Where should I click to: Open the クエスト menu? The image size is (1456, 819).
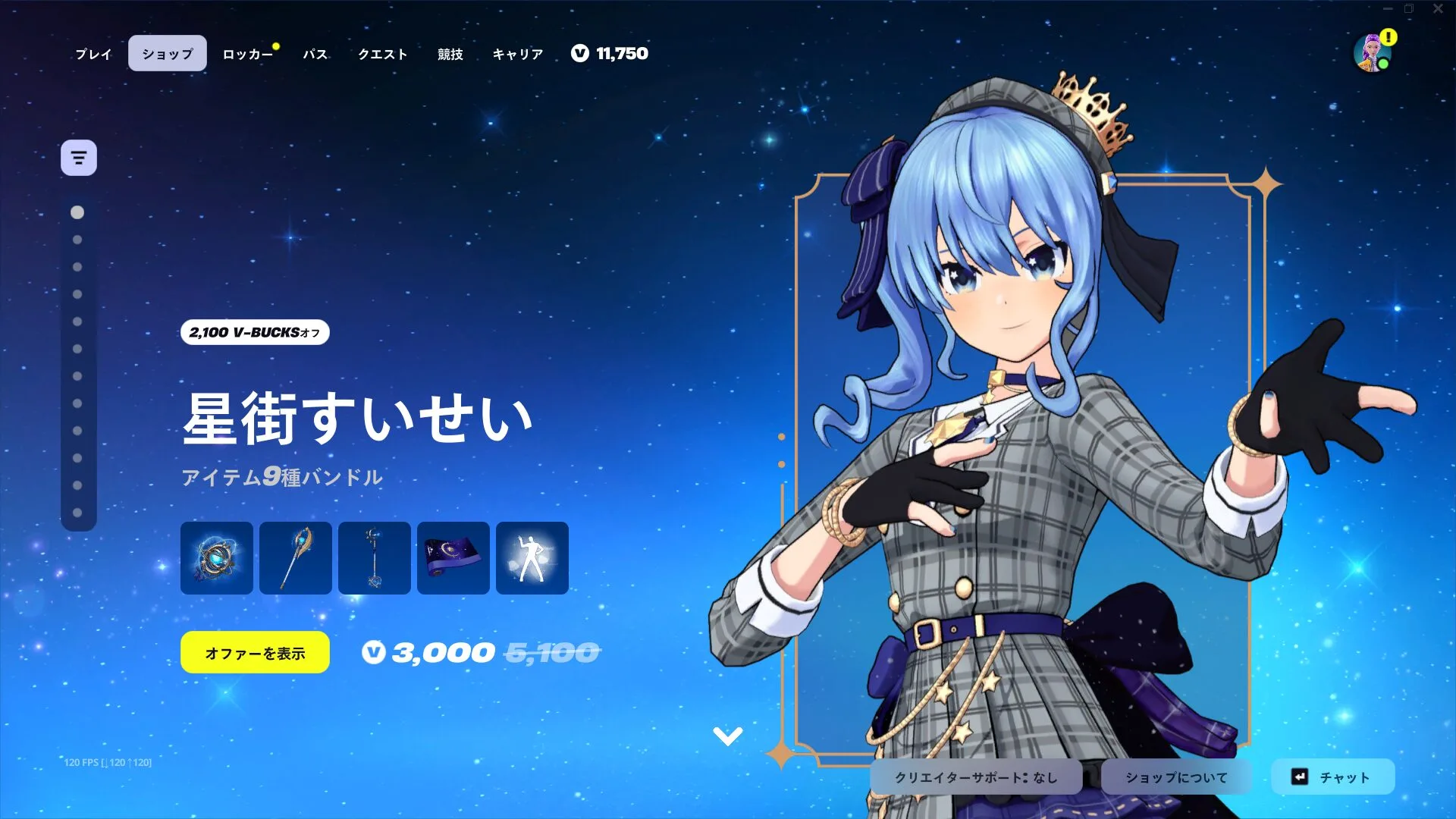(382, 53)
